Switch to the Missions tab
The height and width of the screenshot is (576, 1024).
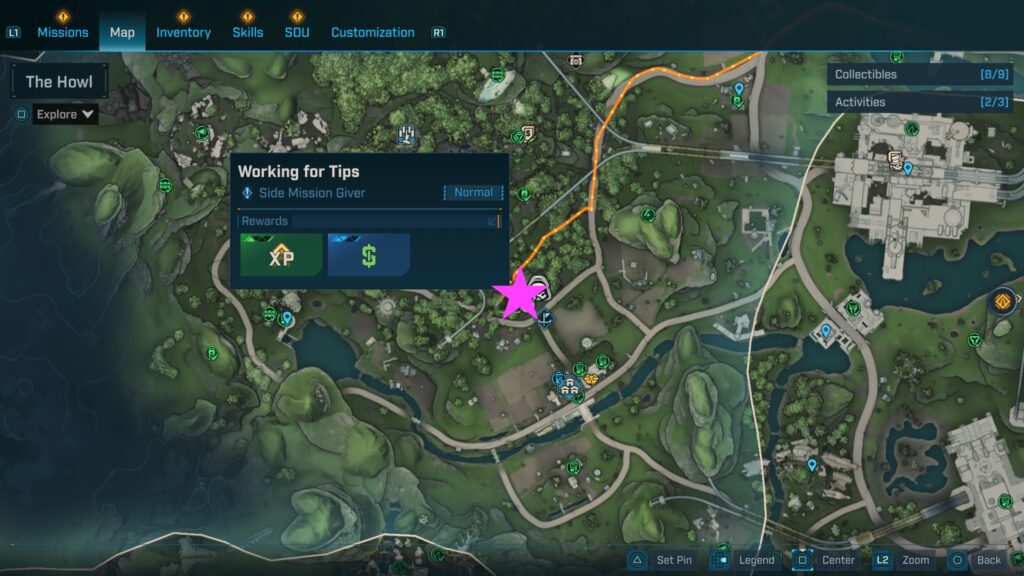(63, 32)
